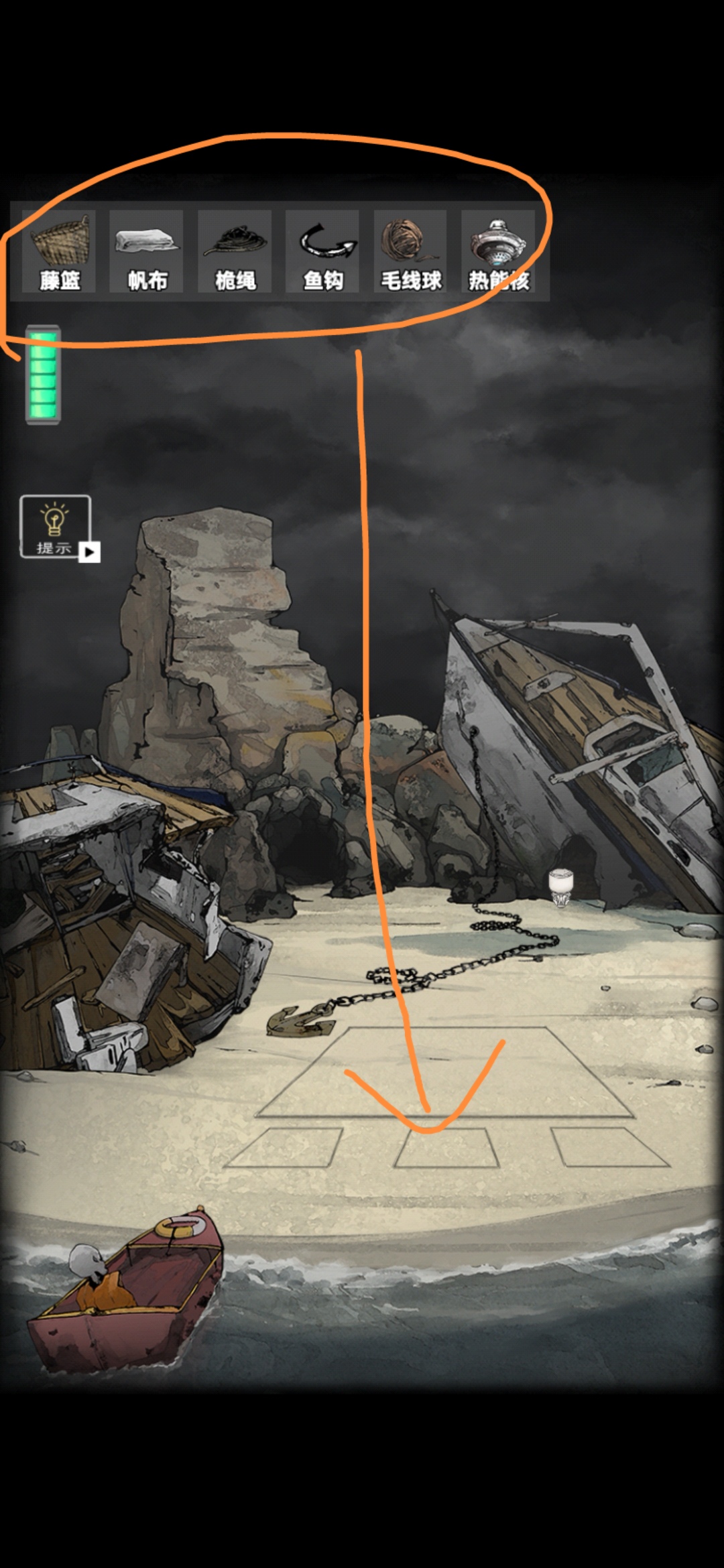The height and width of the screenshot is (1568, 724).
Task: Select the 藤篮 rattan basket item
Action: [x=59, y=251]
